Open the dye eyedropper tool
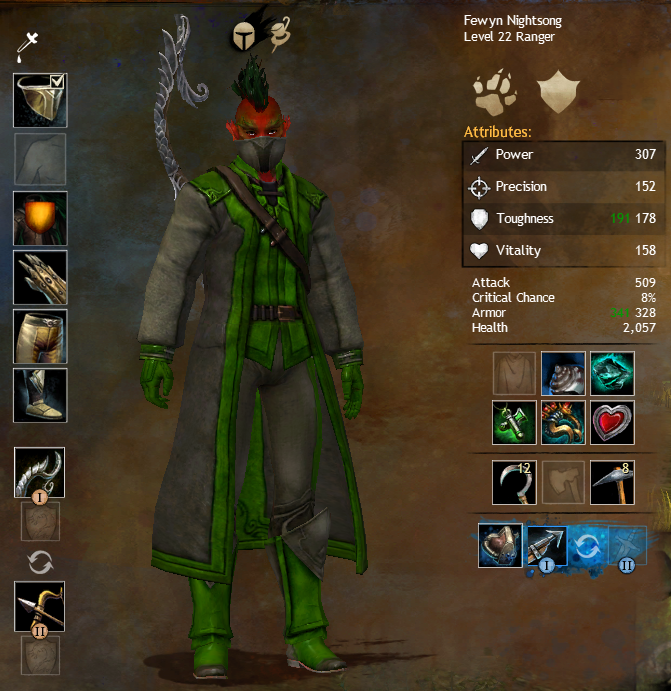 point(29,44)
